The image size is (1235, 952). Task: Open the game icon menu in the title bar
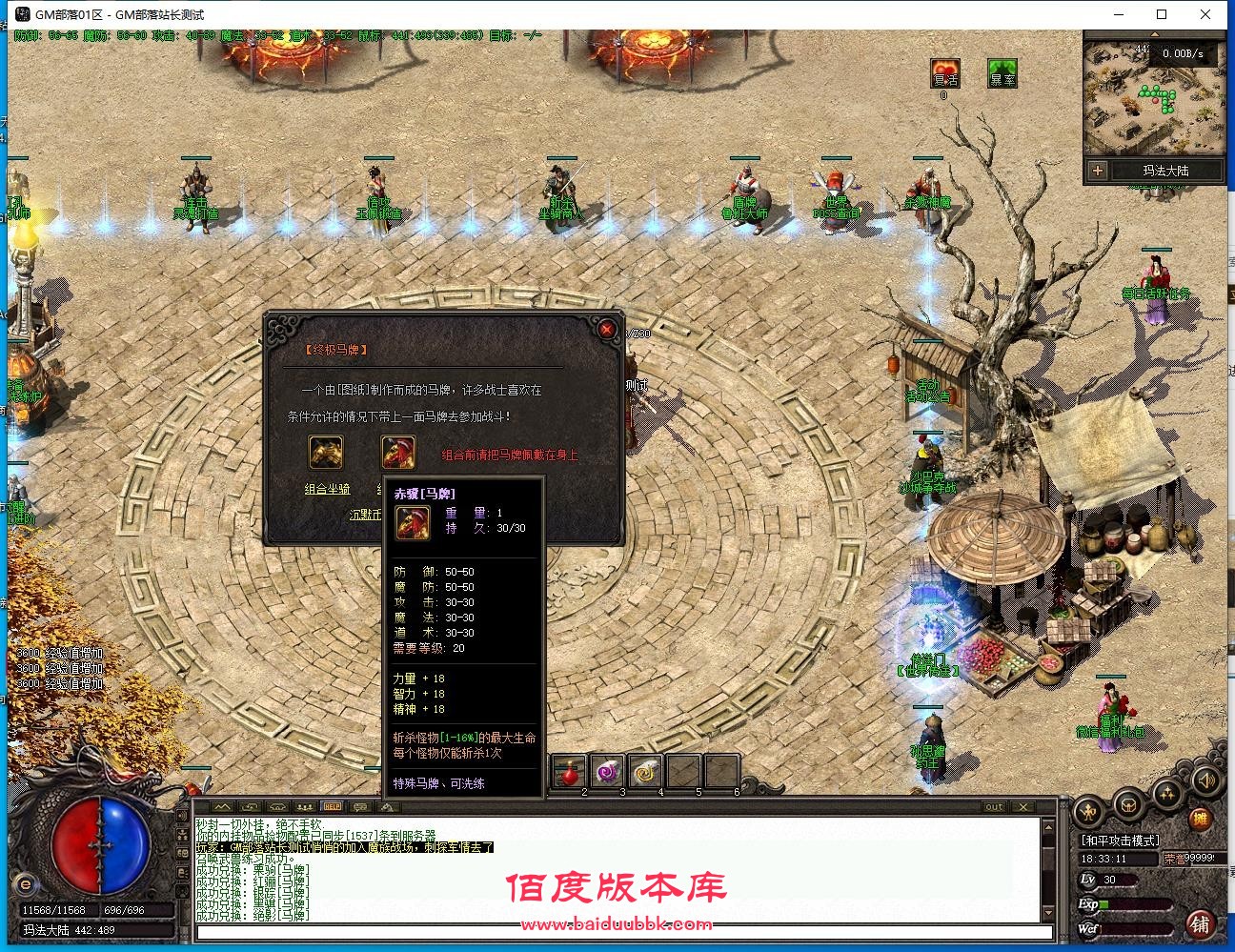click(x=22, y=14)
